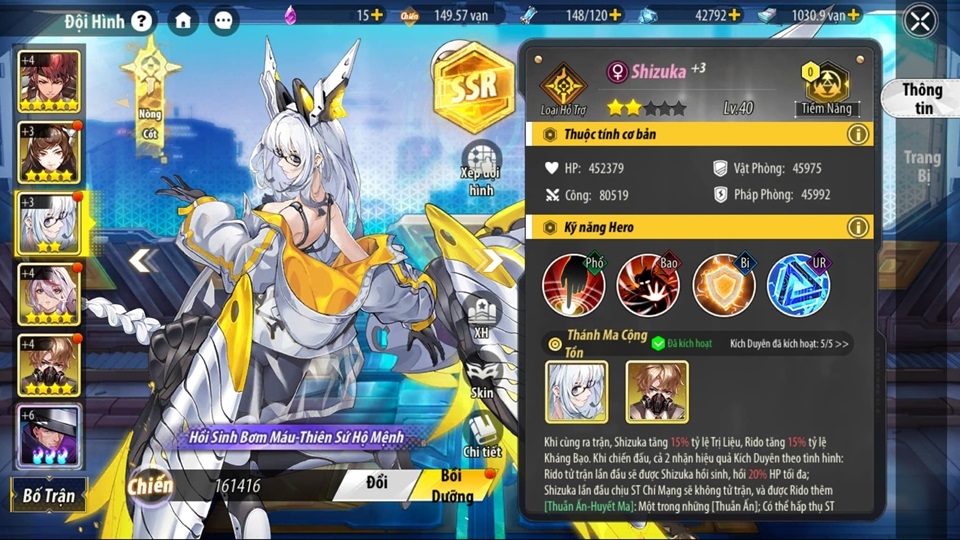Select the masked hero portrait in Kích Duyên
Viewport: 960px width, 540px height.
656,391
